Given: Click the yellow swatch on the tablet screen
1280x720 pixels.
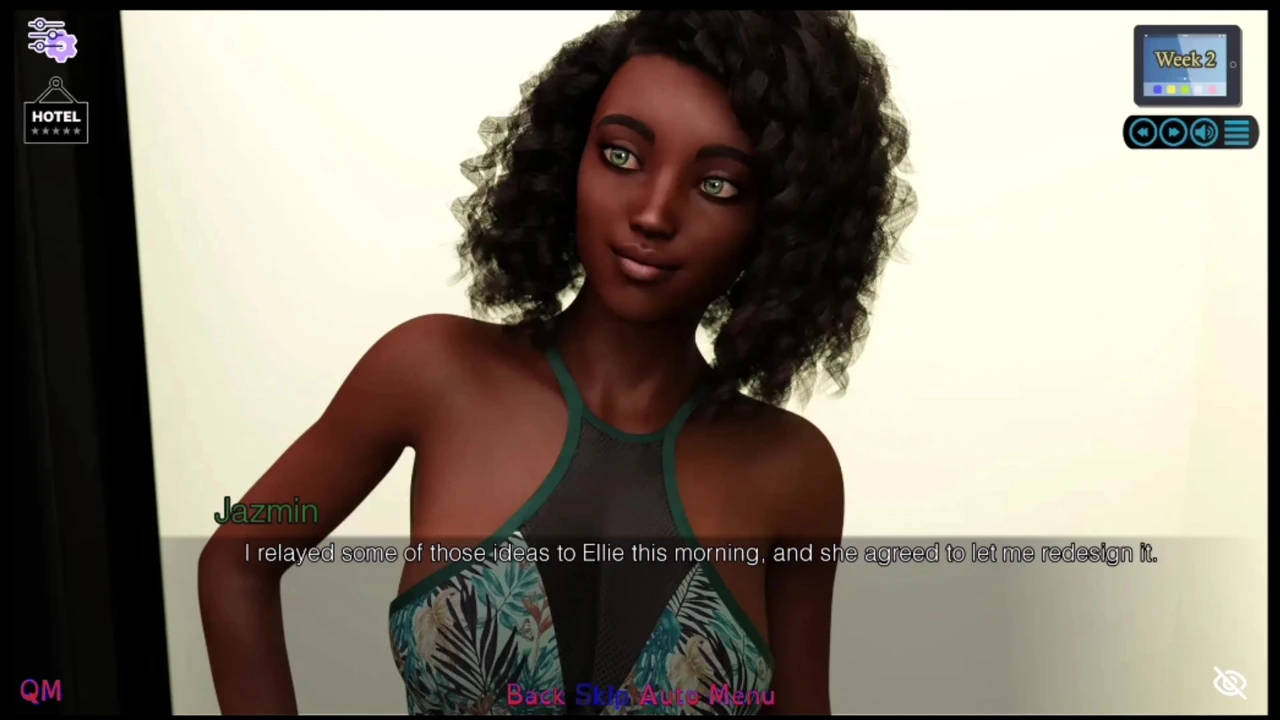Looking at the screenshot, I should (1171, 88).
